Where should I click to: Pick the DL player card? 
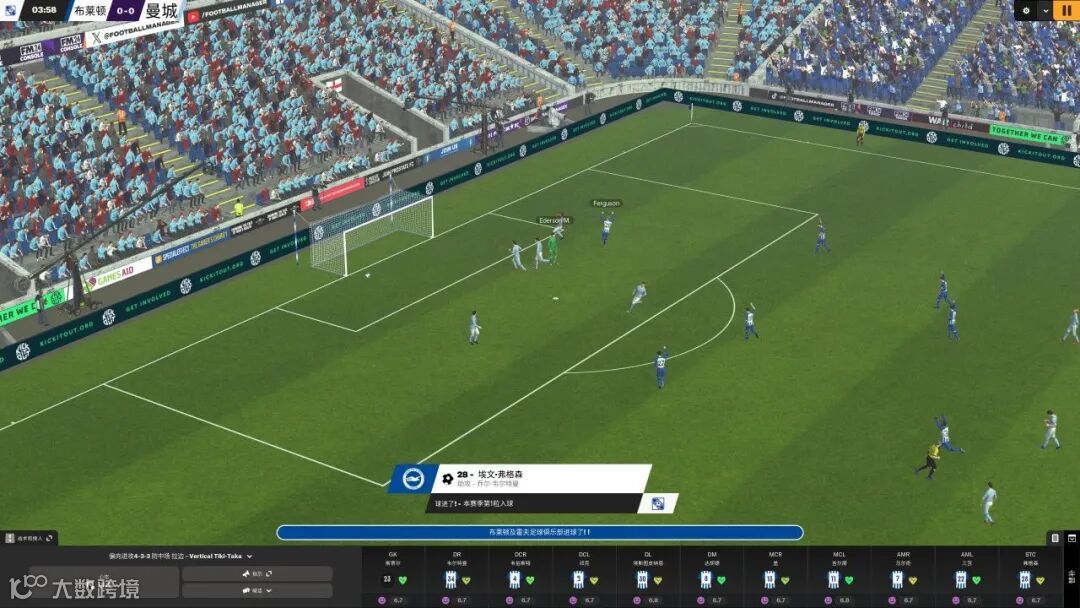point(646,577)
